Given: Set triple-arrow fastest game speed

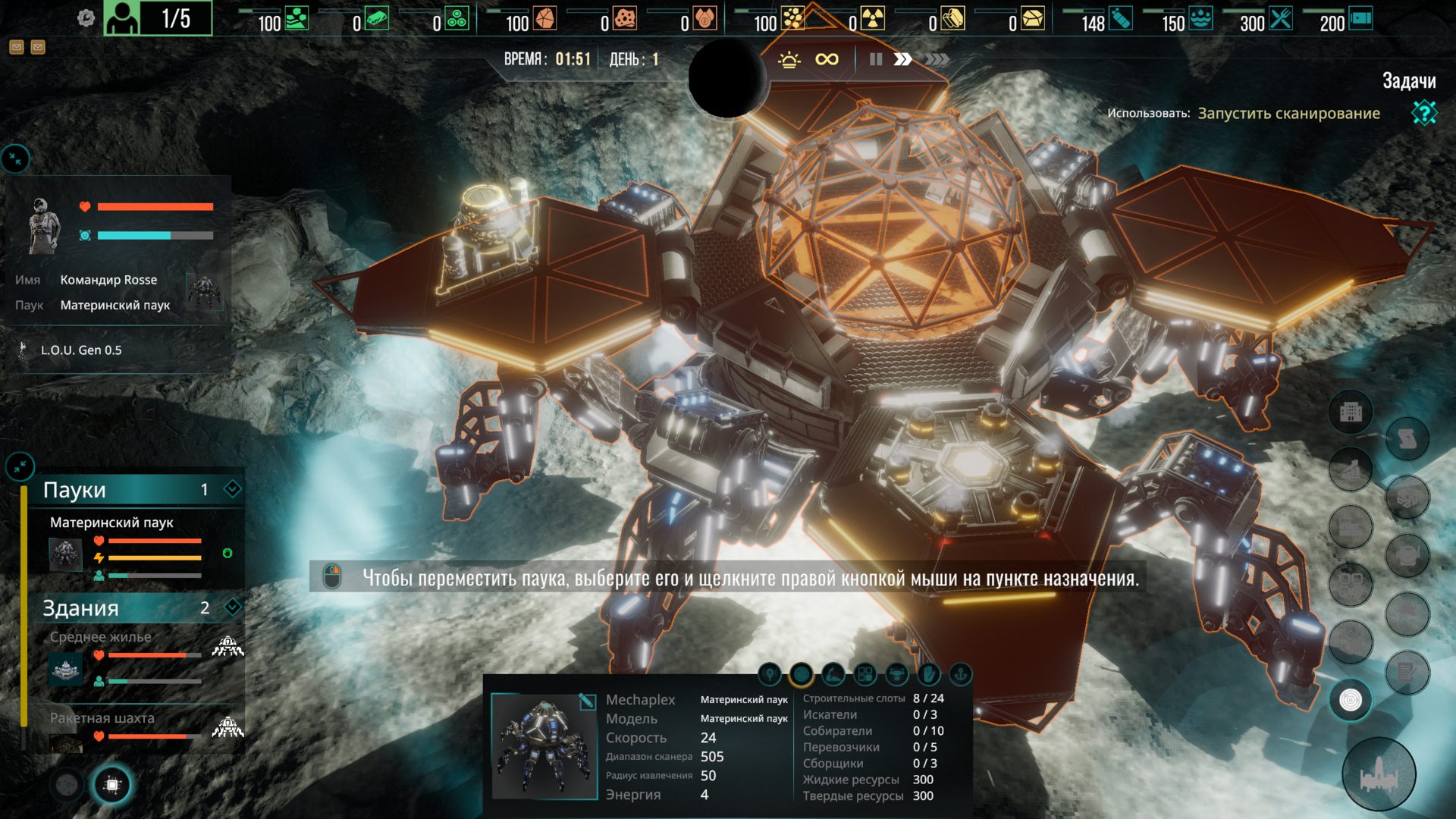Looking at the screenshot, I should 937,59.
